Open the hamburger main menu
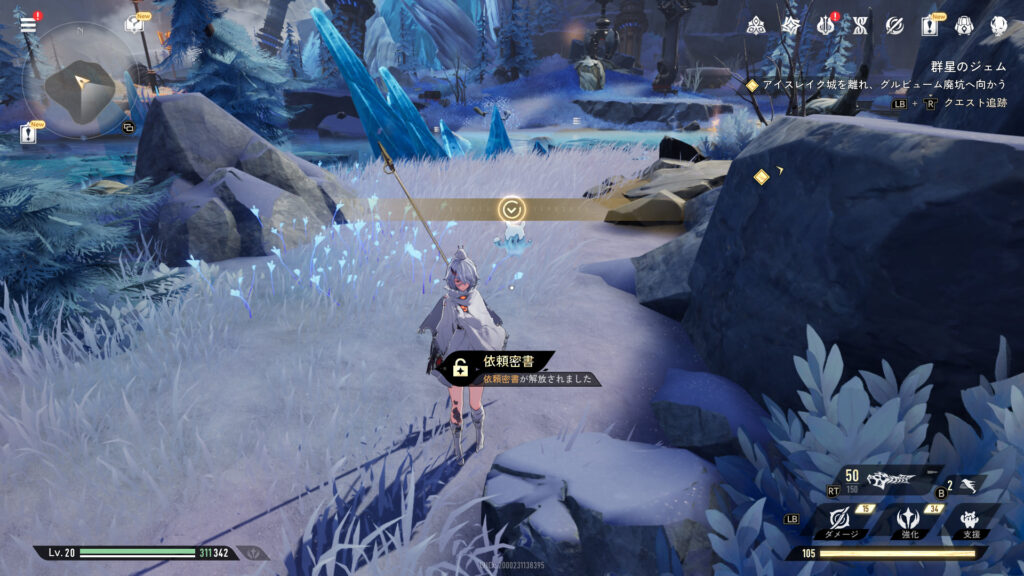This screenshot has height=576, width=1024. tap(28, 24)
